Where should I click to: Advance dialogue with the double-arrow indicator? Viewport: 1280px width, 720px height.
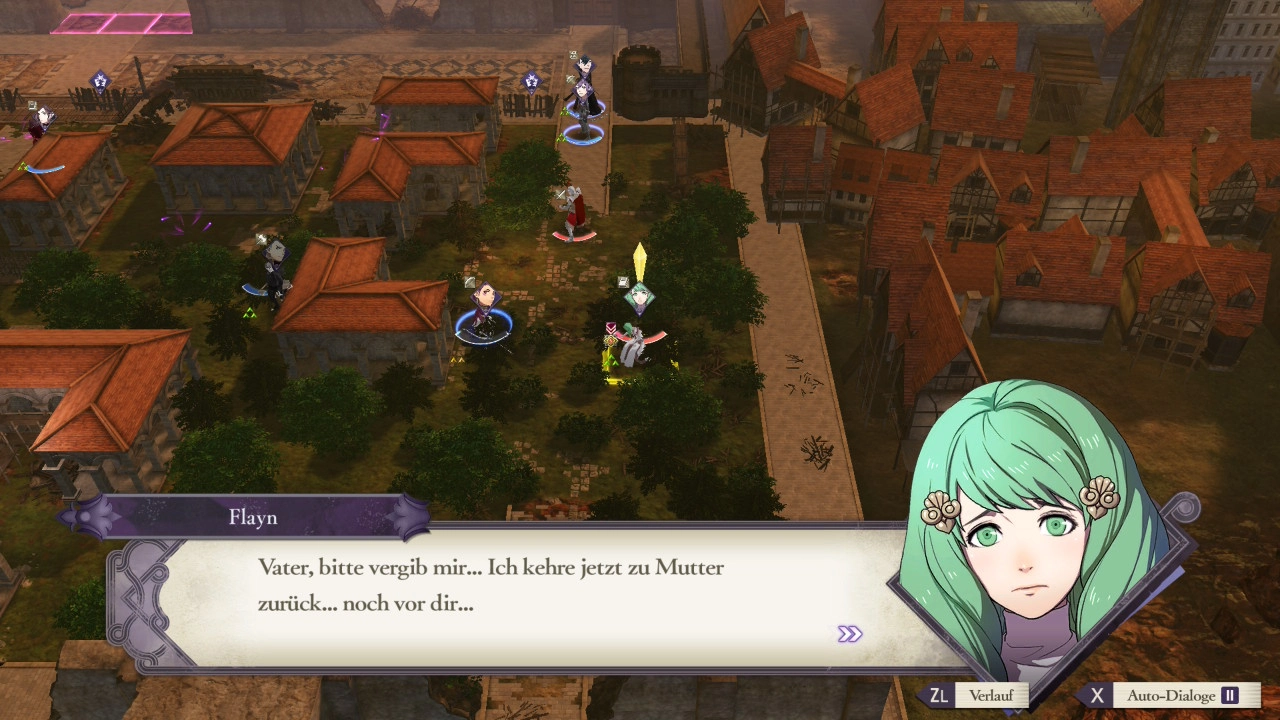[849, 634]
